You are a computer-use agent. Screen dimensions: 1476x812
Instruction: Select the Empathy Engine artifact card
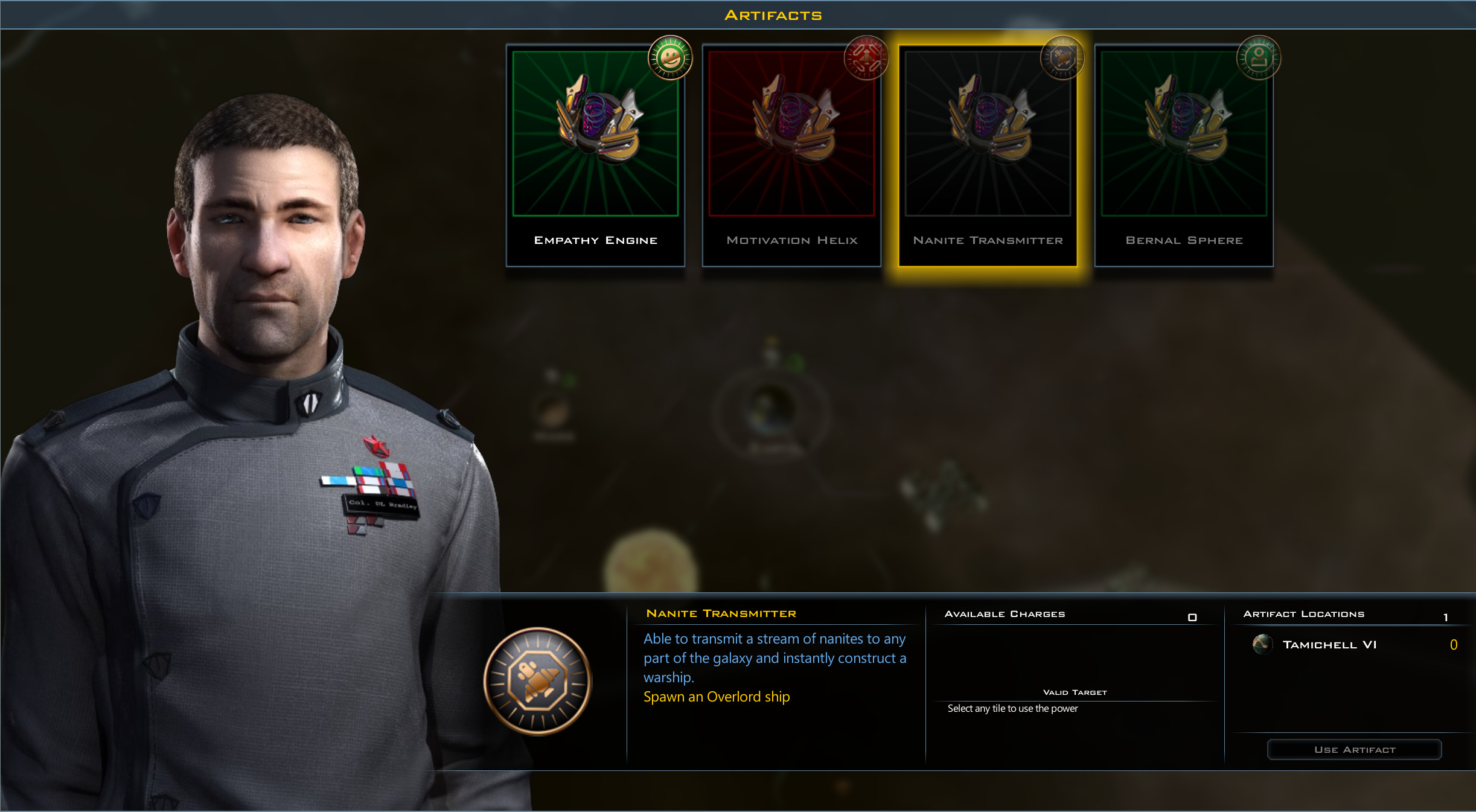coord(595,154)
